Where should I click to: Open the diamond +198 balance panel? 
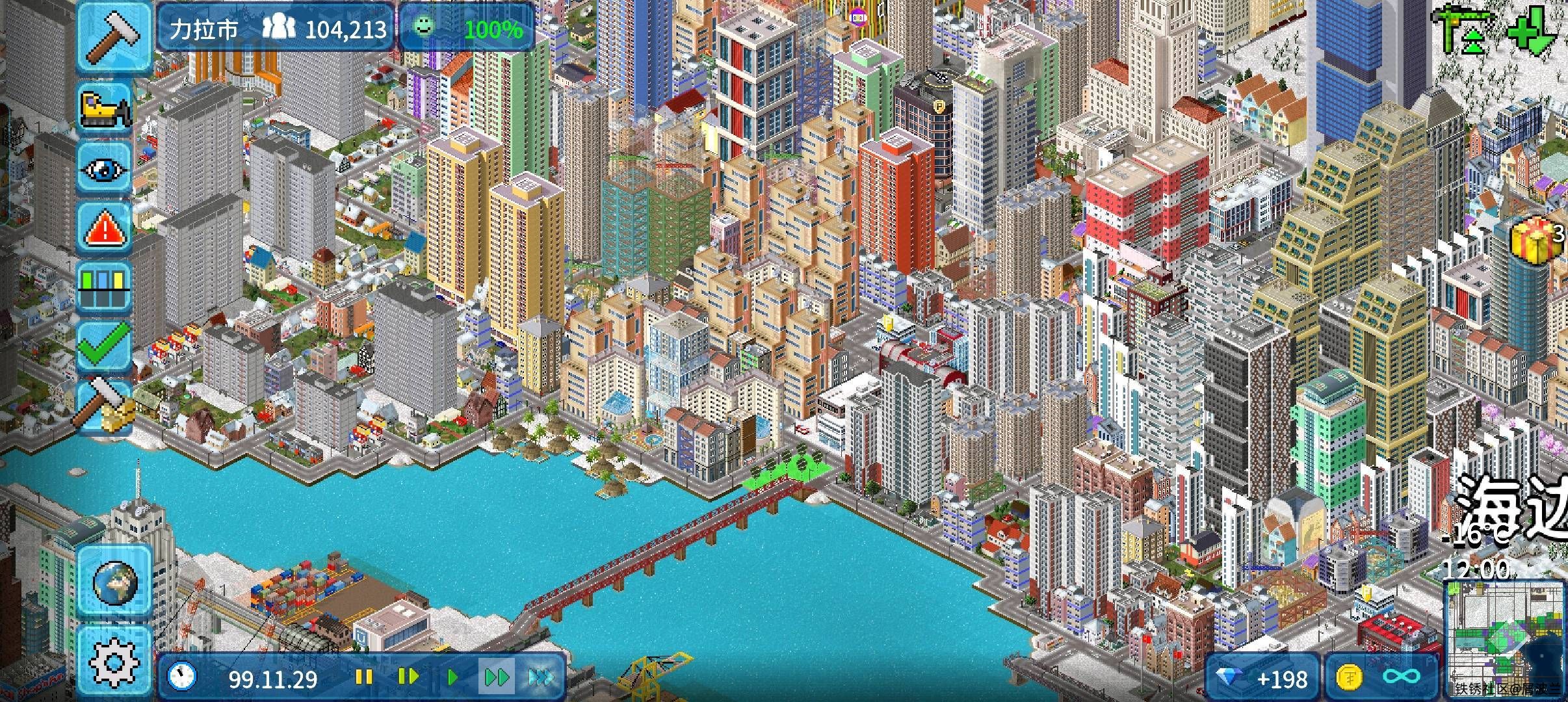click(1262, 679)
